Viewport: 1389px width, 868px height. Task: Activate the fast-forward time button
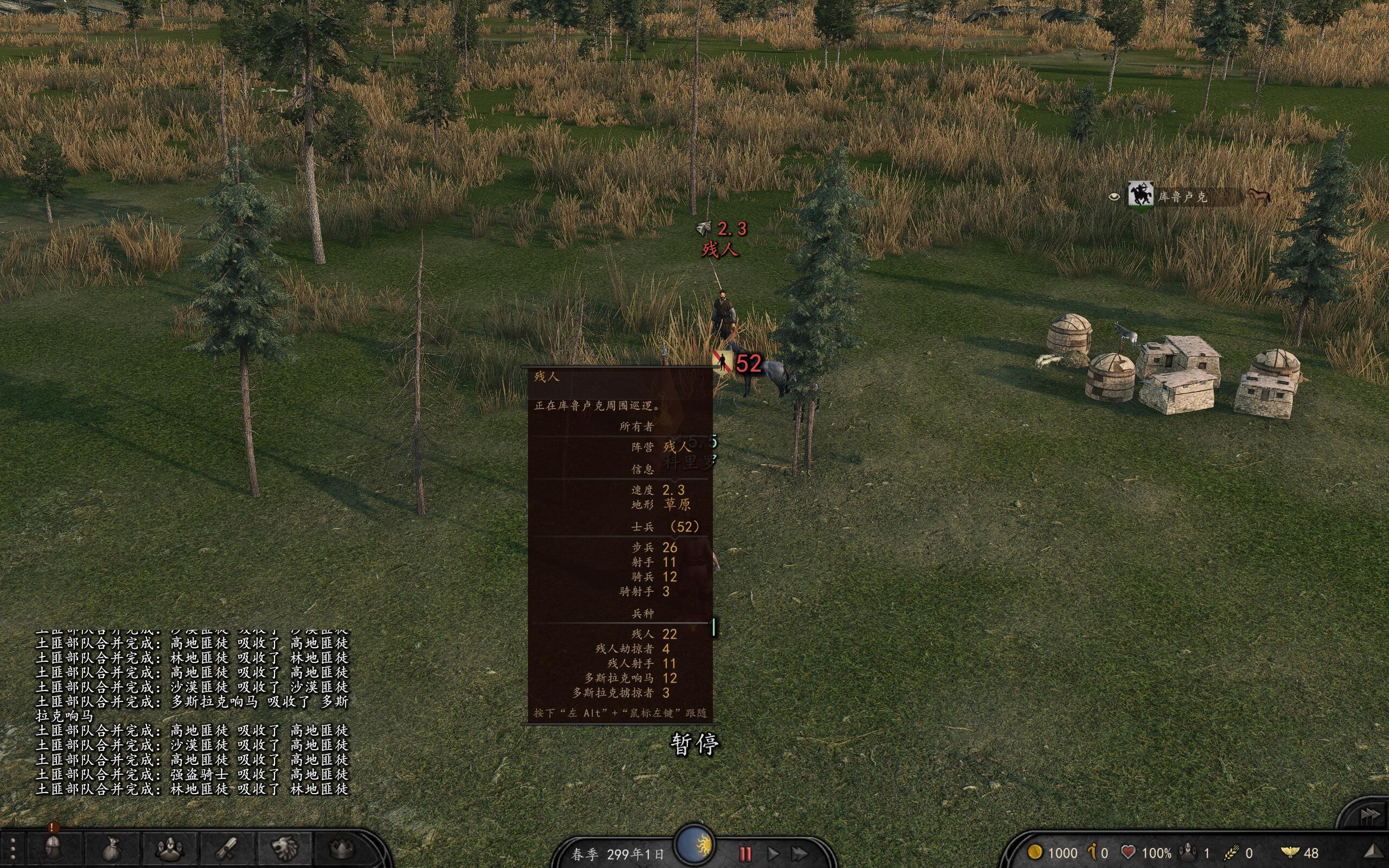point(800,854)
